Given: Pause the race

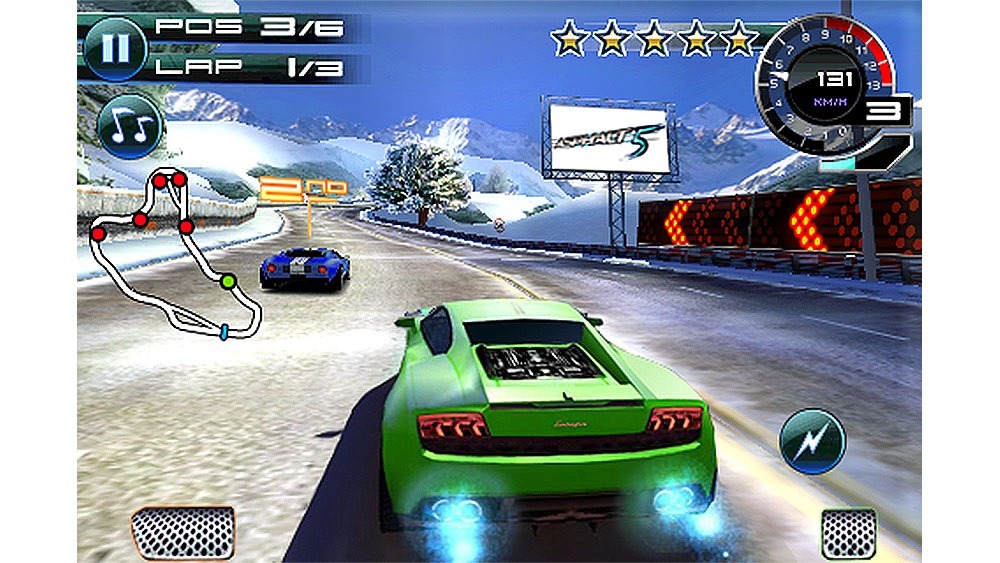Looking at the screenshot, I should click(114, 49).
